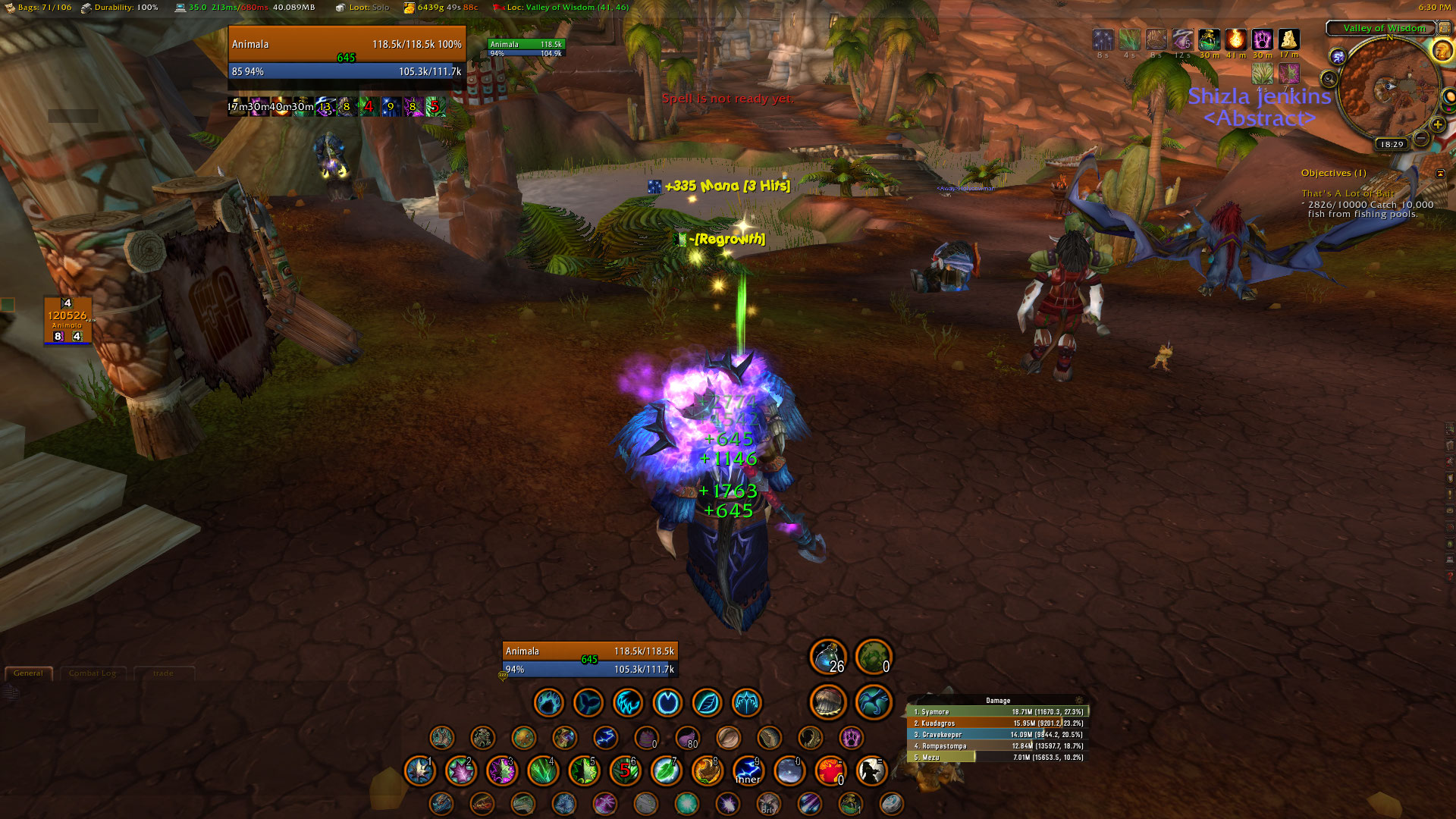Open the General chat tab
1456x819 pixels.
(x=28, y=673)
